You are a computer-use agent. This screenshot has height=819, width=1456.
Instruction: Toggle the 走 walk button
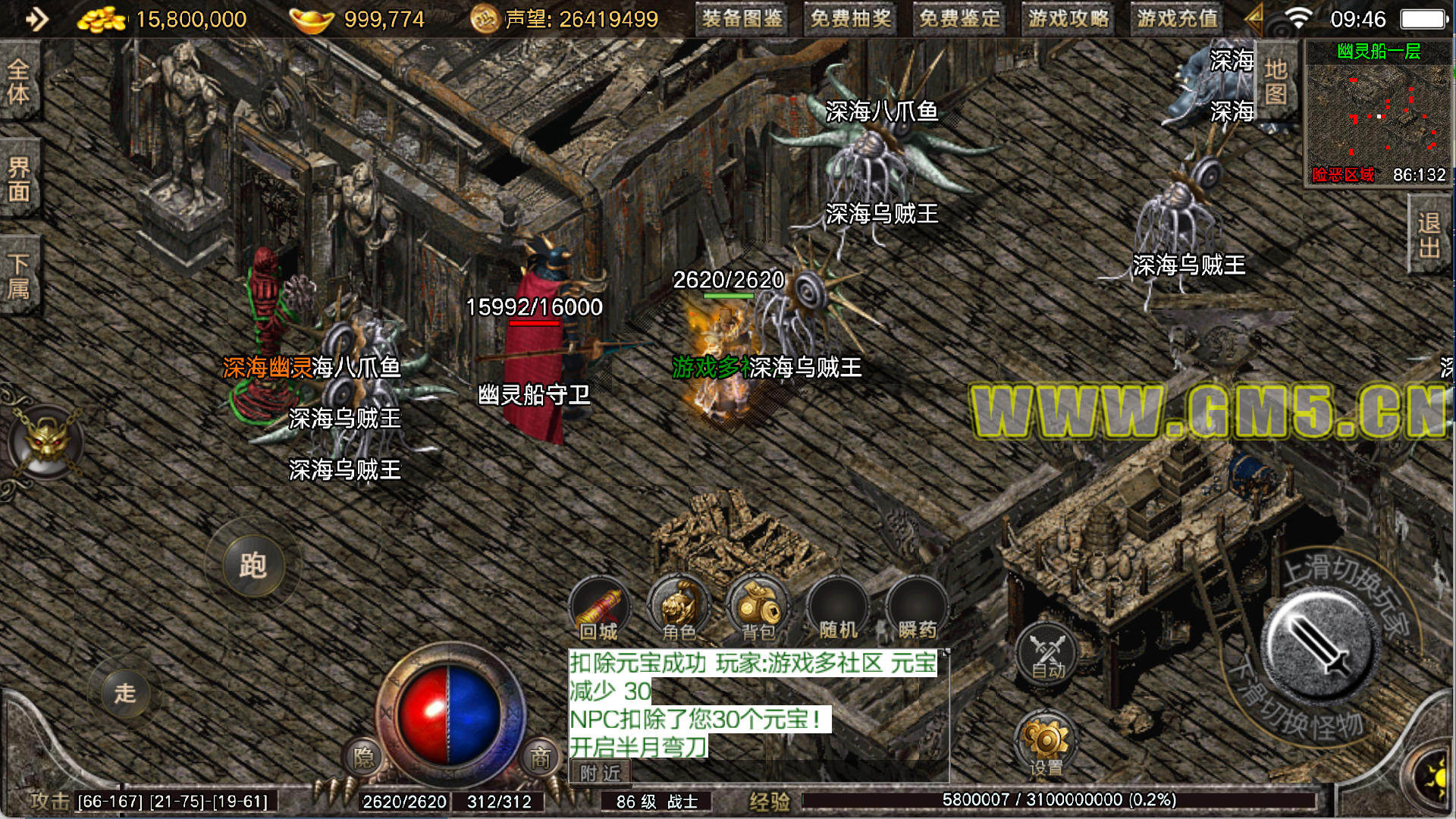(x=125, y=692)
